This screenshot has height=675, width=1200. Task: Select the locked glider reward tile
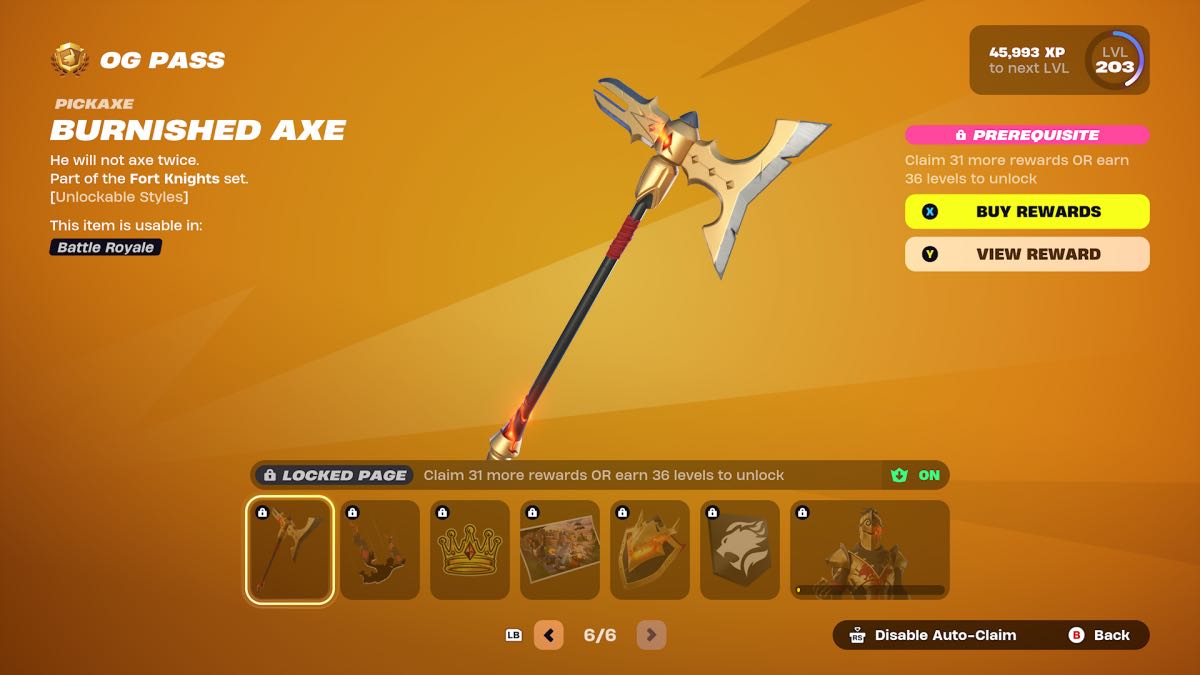click(x=380, y=550)
